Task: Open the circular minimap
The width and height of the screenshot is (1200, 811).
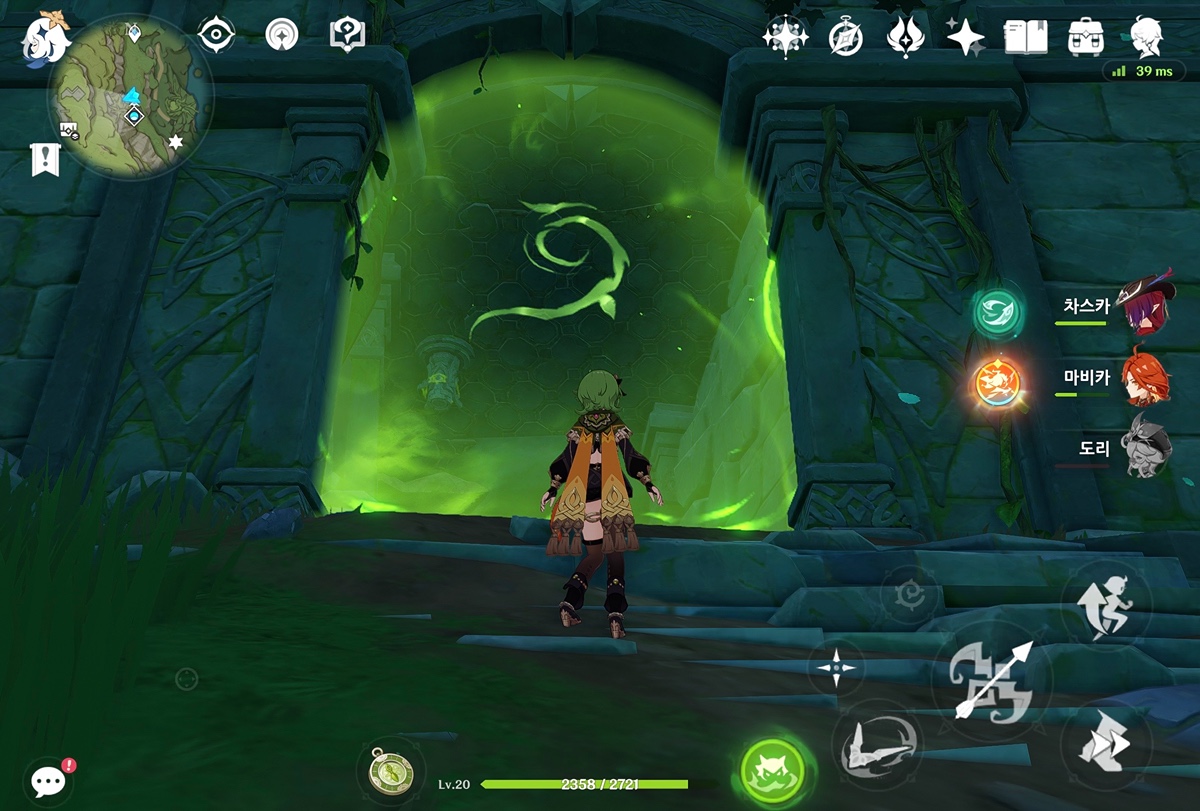Action: click(131, 96)
